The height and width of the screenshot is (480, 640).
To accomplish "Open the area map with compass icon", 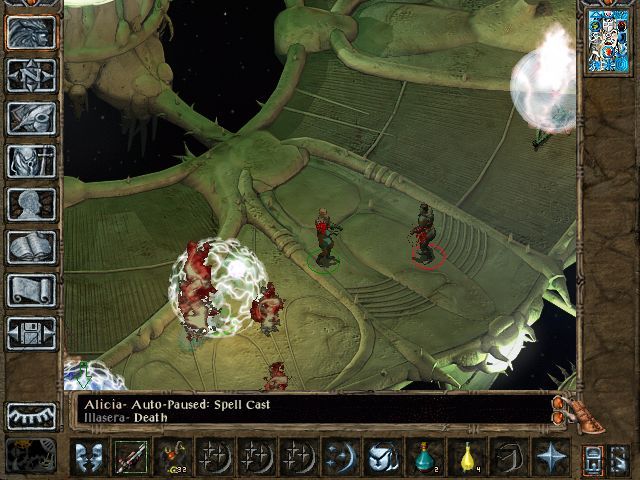I will [31, 76].
